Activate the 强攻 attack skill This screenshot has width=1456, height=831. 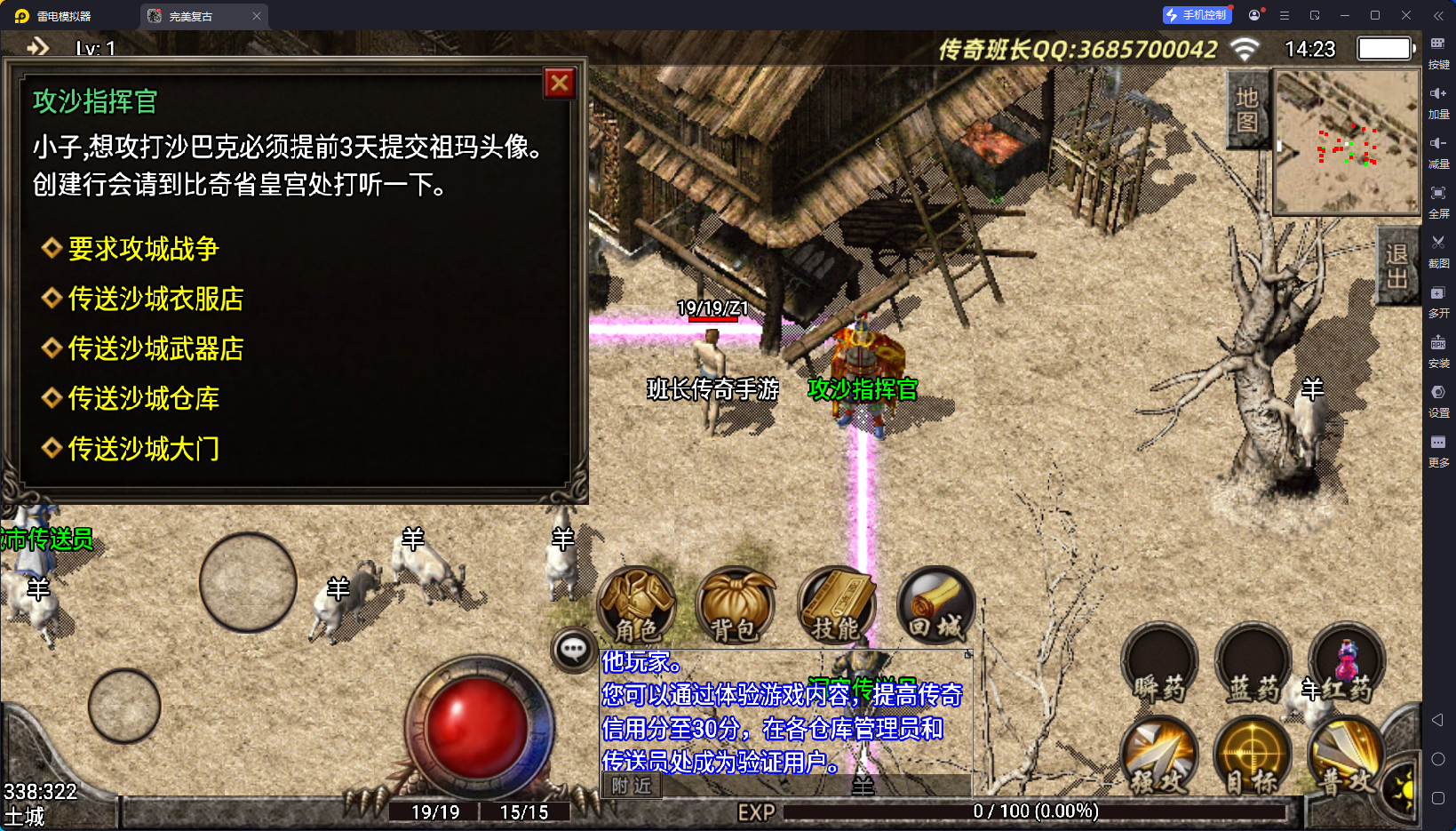pos(1158,756)
